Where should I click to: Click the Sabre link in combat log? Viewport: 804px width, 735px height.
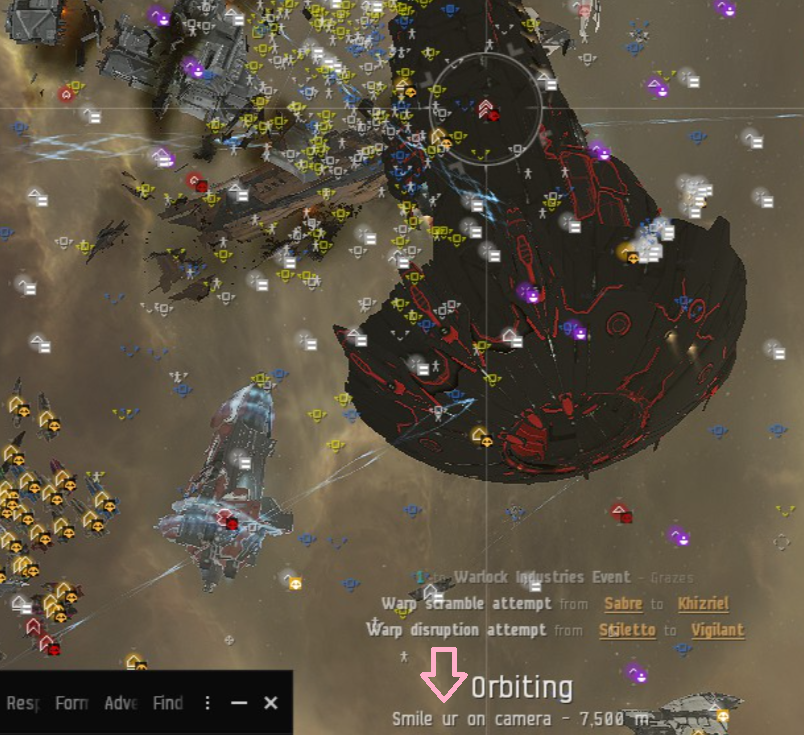click(623, 604)
